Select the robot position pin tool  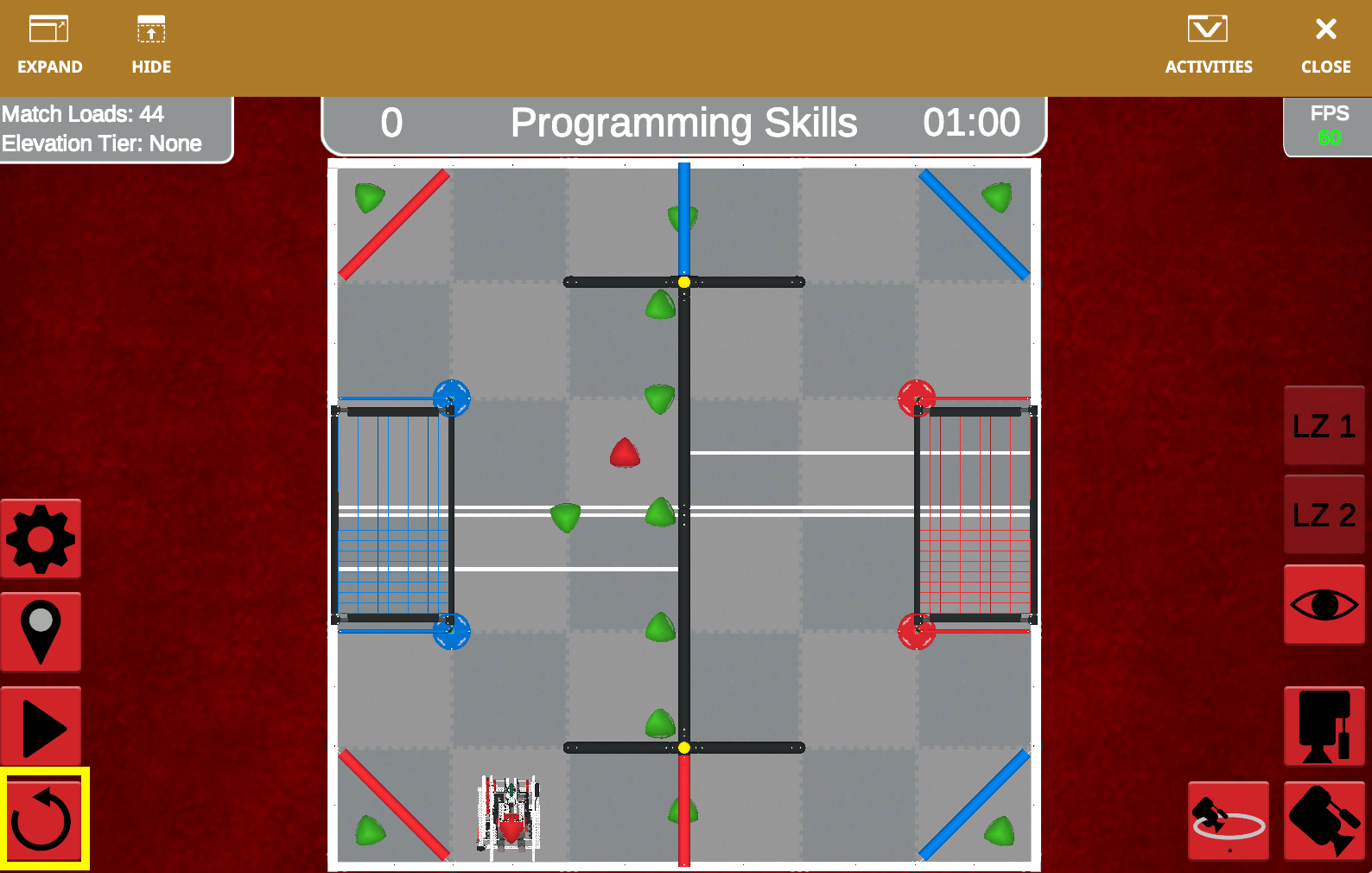(x=41, y=632)
